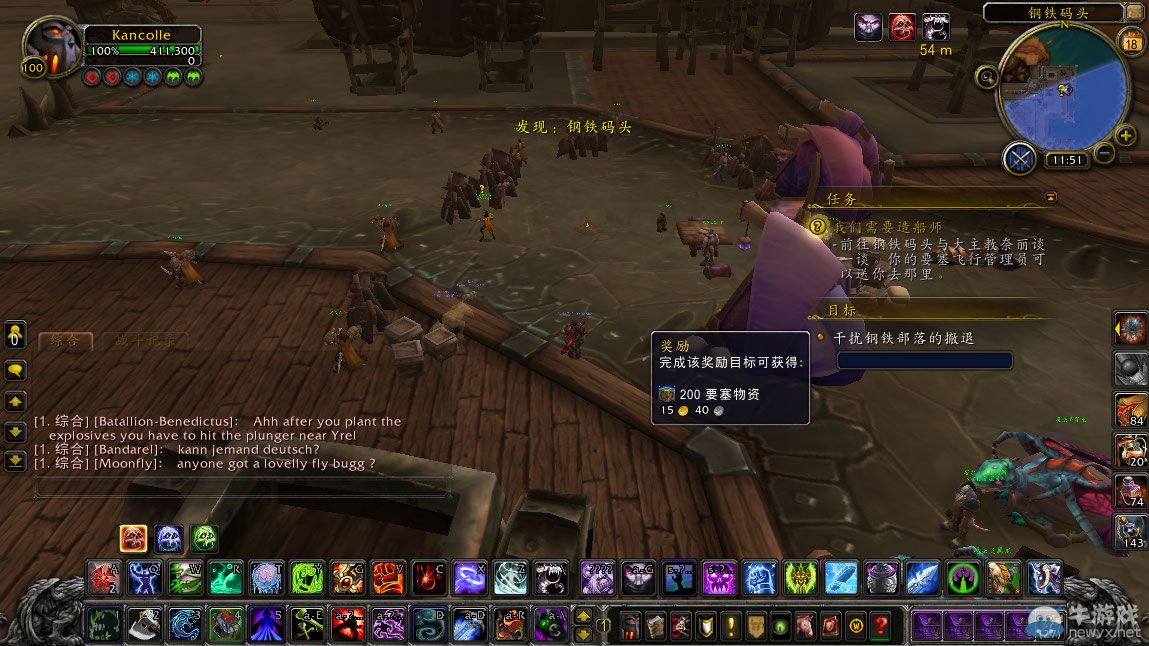Screen dimensions: 1149x646
Task: Activate the green brain ability on key T
Action: 267,577
